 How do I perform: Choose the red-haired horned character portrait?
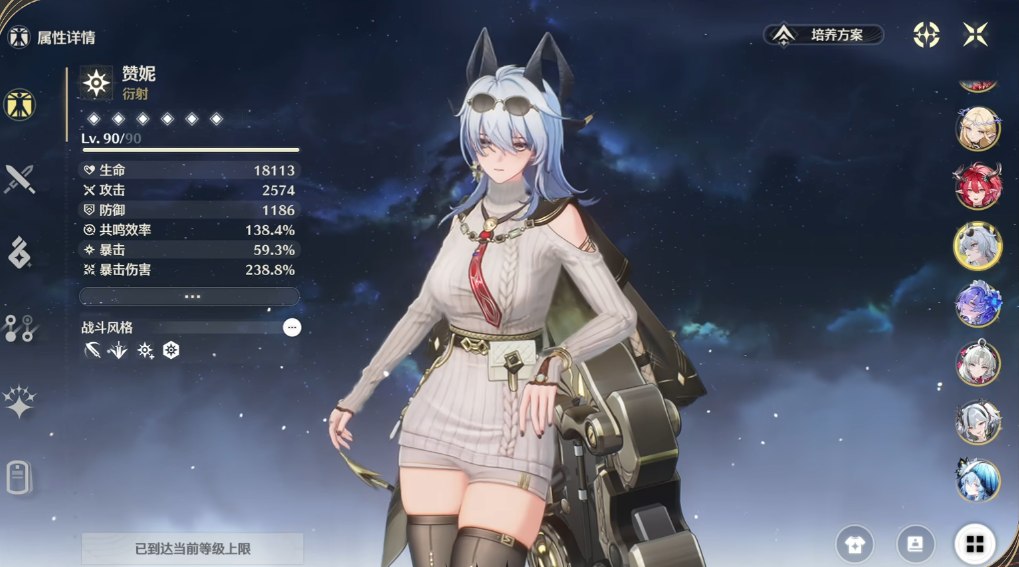click(x=977, y=186)
